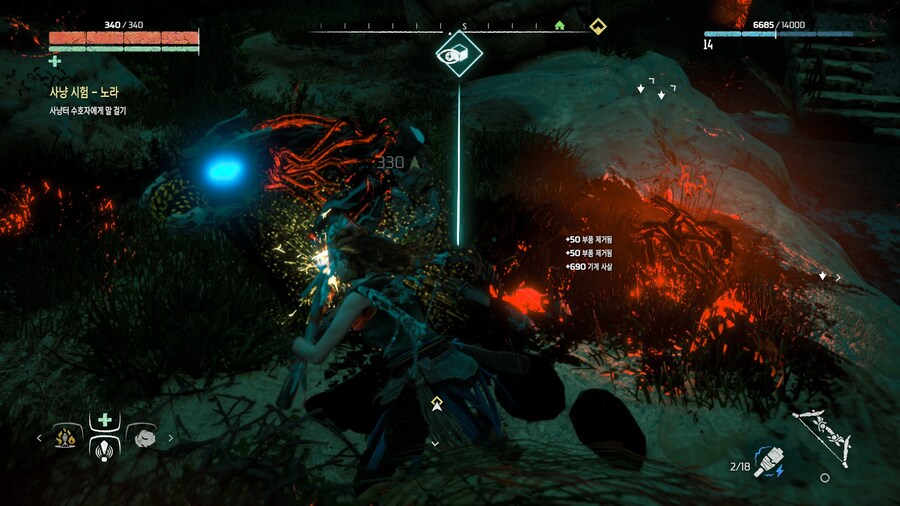Select the green house compass marker
The image size is (900, 506).
[x=560, y=25]
